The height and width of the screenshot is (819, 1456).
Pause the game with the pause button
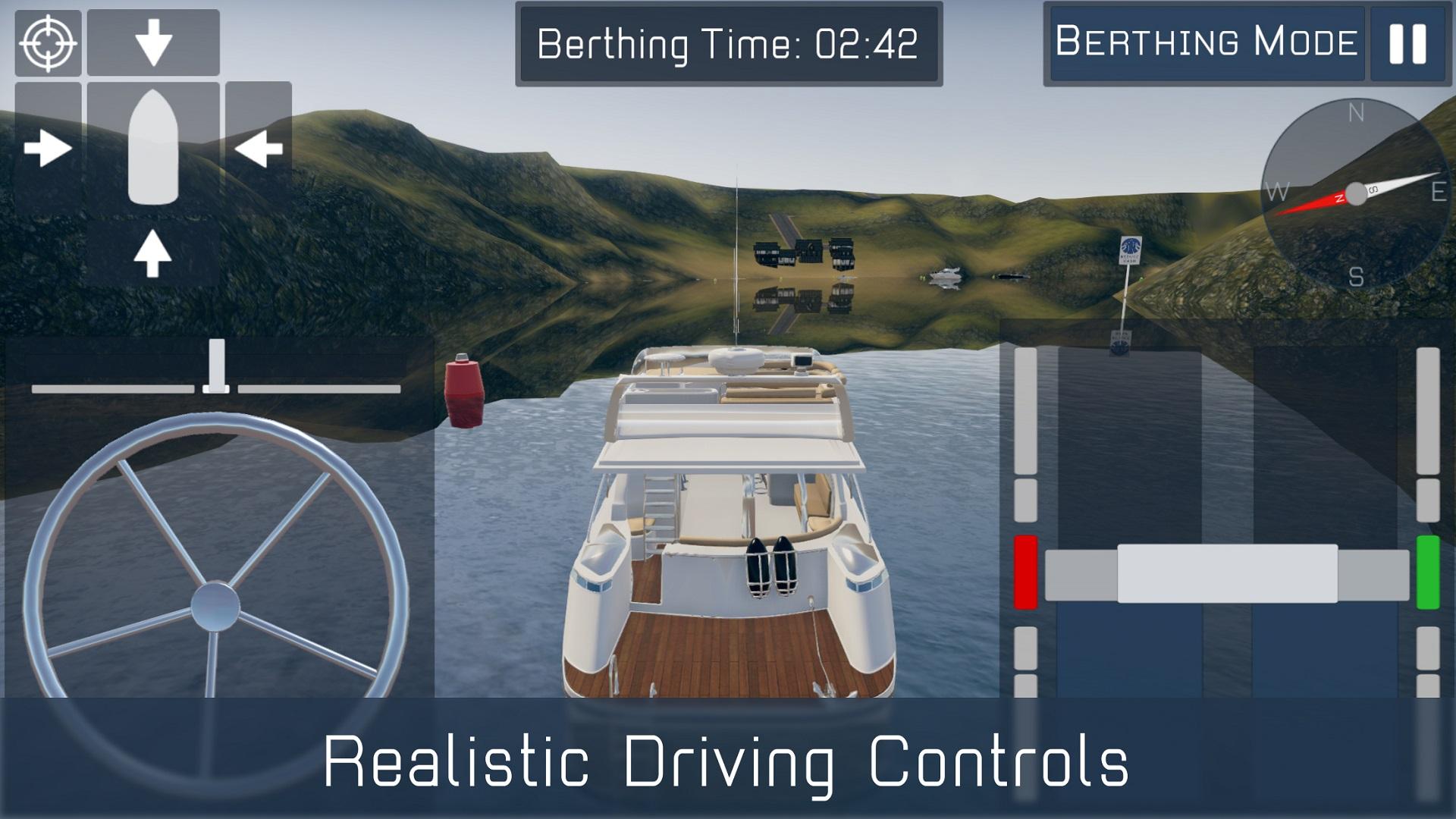pyautogui.click(x=1407, y=44)
